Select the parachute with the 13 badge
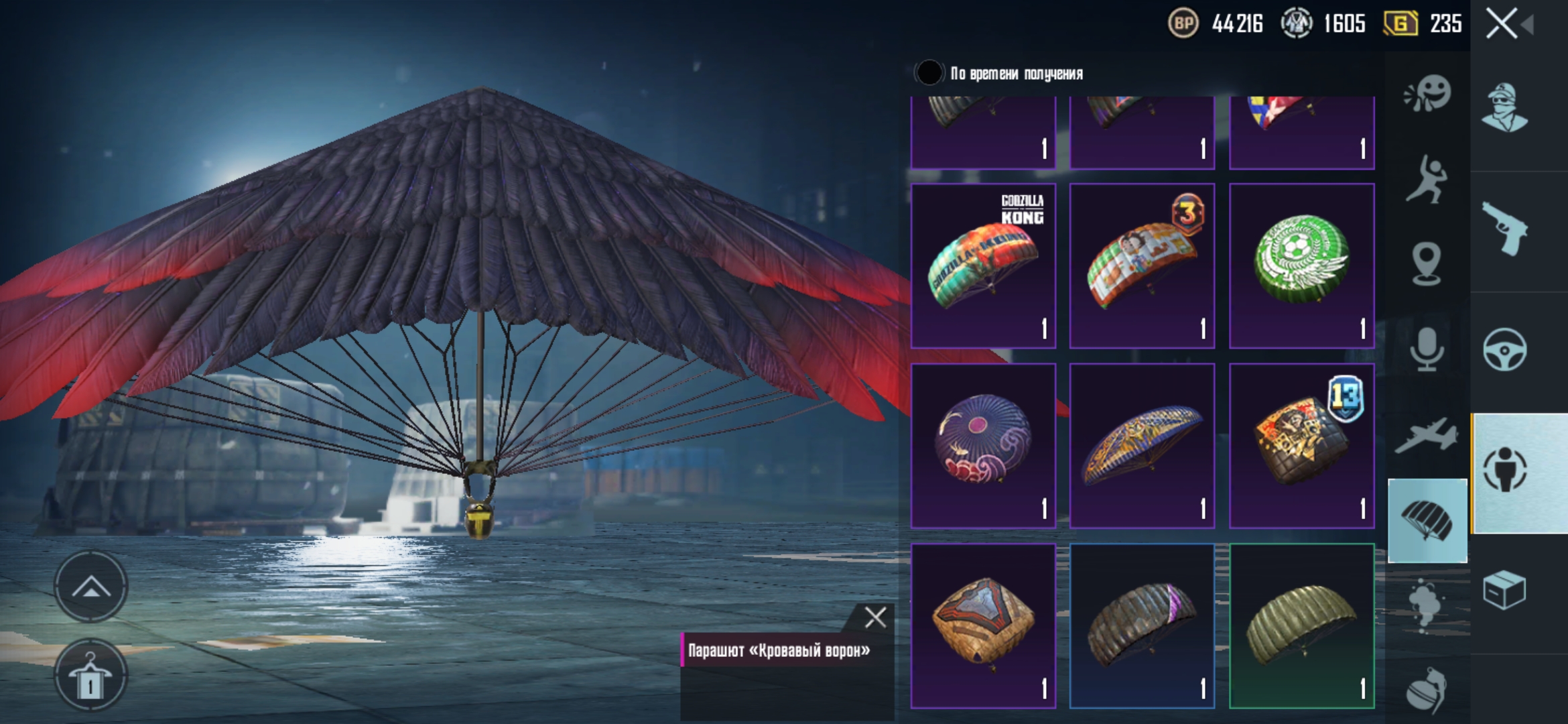The width and height of the screenshot is (1568, 724). [x=1301, y=446]
